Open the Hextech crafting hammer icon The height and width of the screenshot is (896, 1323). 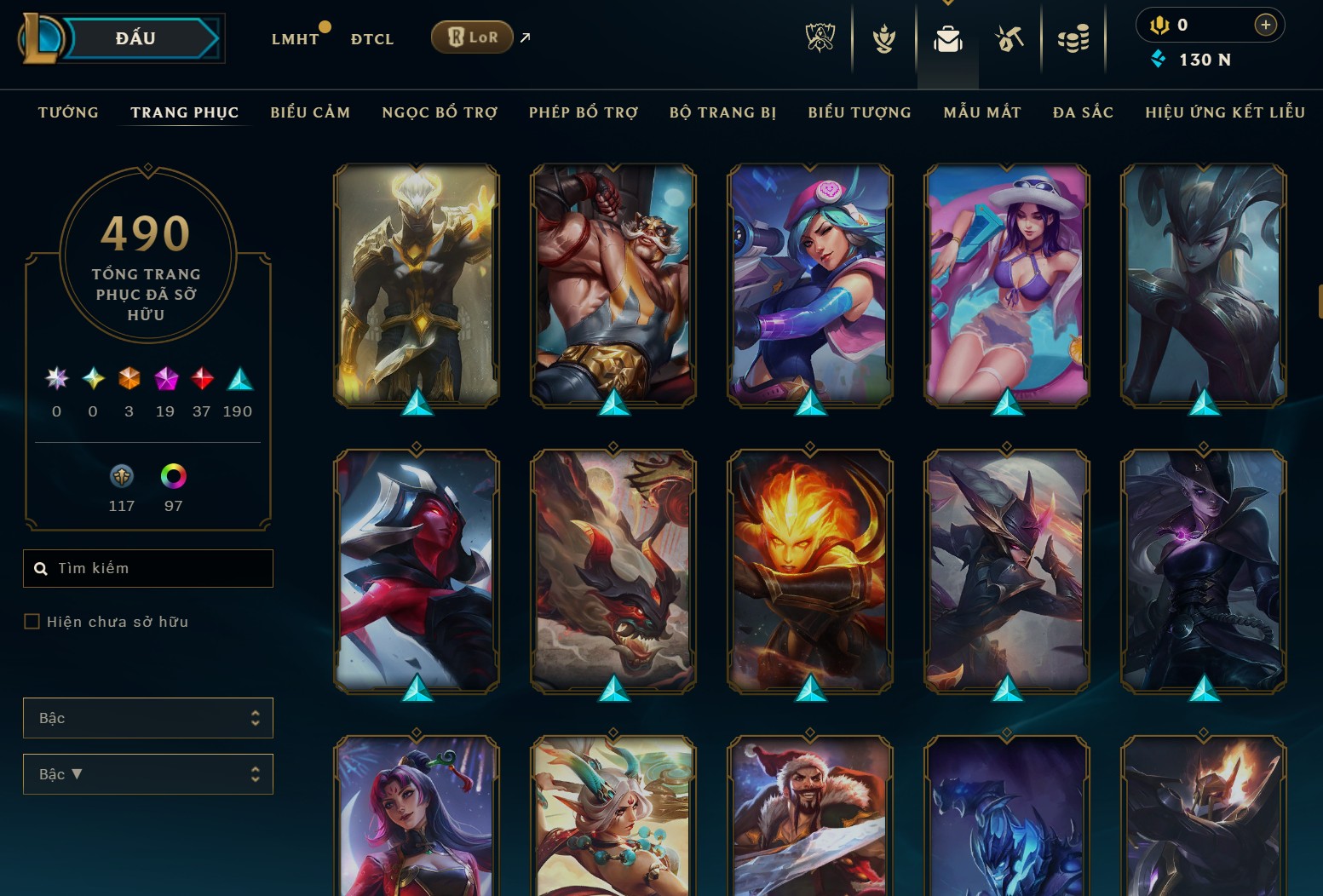1010,37
